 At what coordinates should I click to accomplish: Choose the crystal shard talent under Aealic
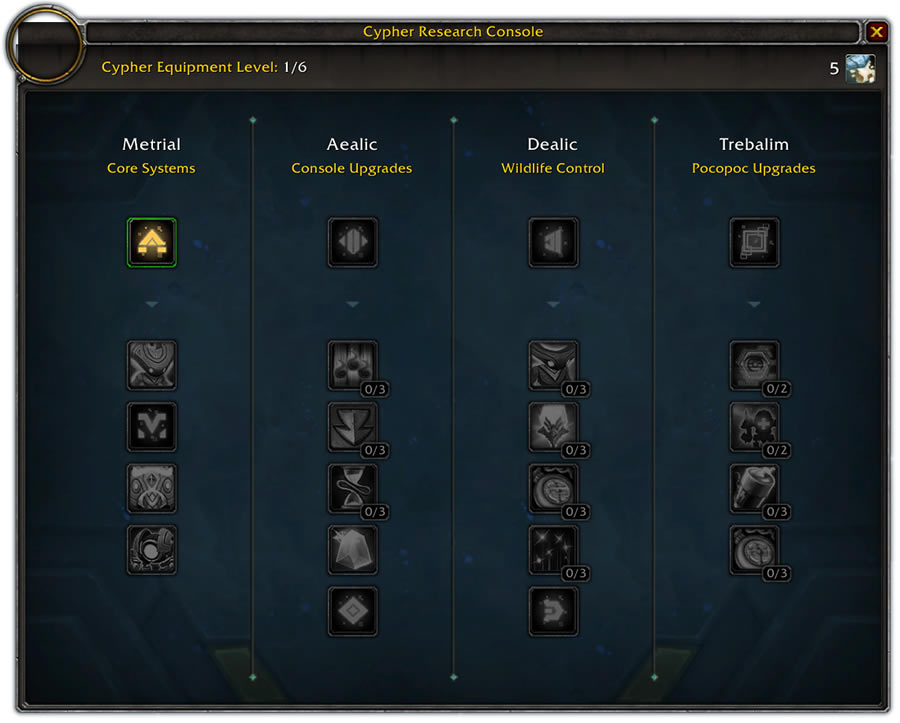click(352, 550)
